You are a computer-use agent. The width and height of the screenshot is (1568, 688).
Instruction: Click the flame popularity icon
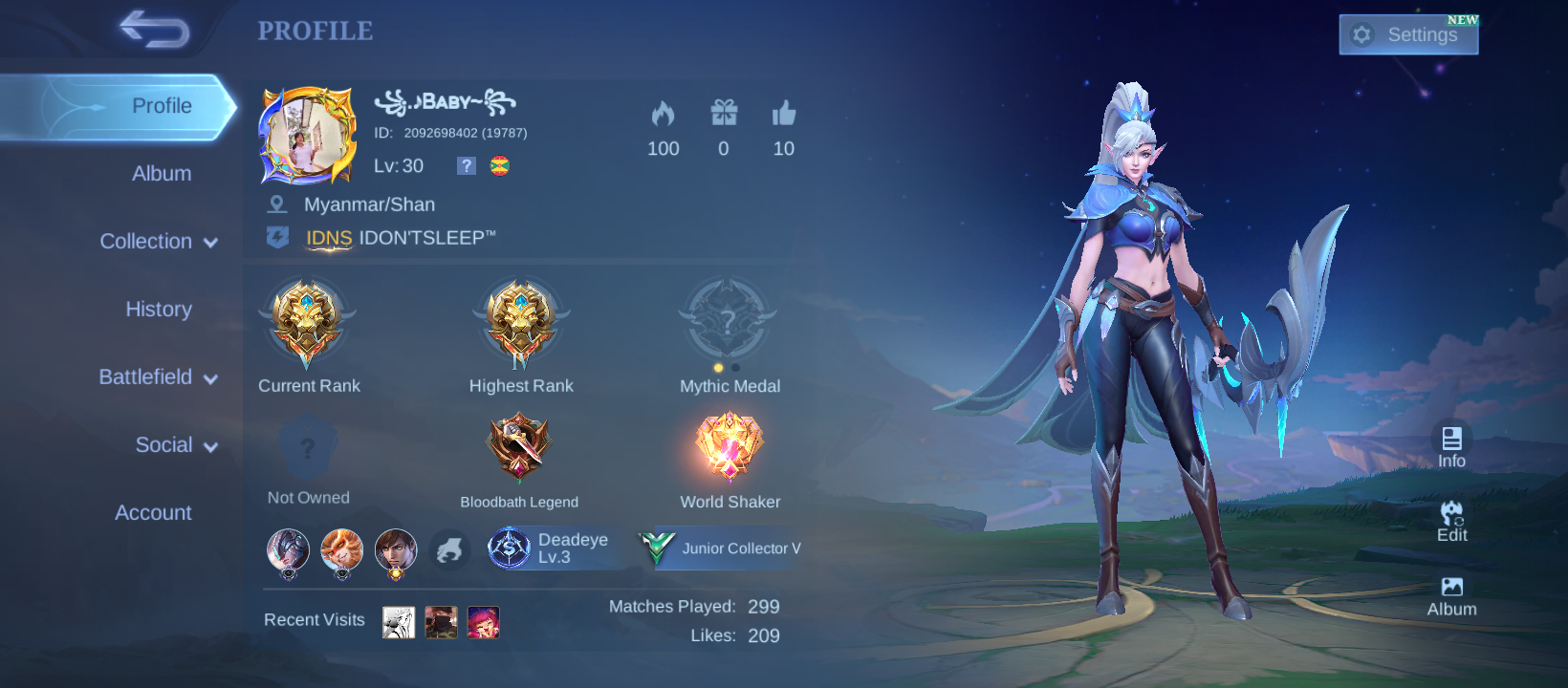(x=664, y=113)
